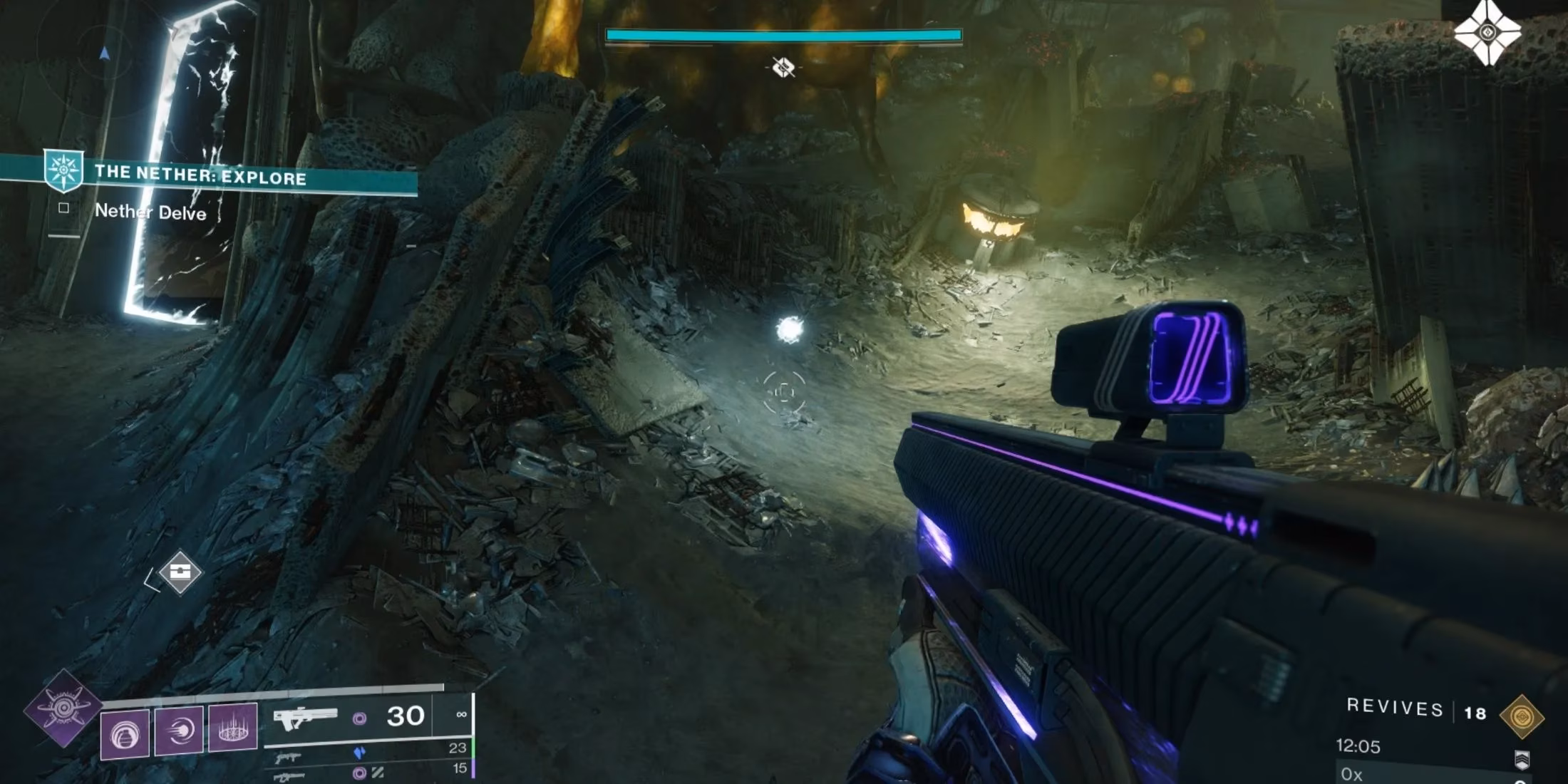Click the boss marker icon below the bar
This screenshot has width=1568, height=784.
(x=783, y=68)
